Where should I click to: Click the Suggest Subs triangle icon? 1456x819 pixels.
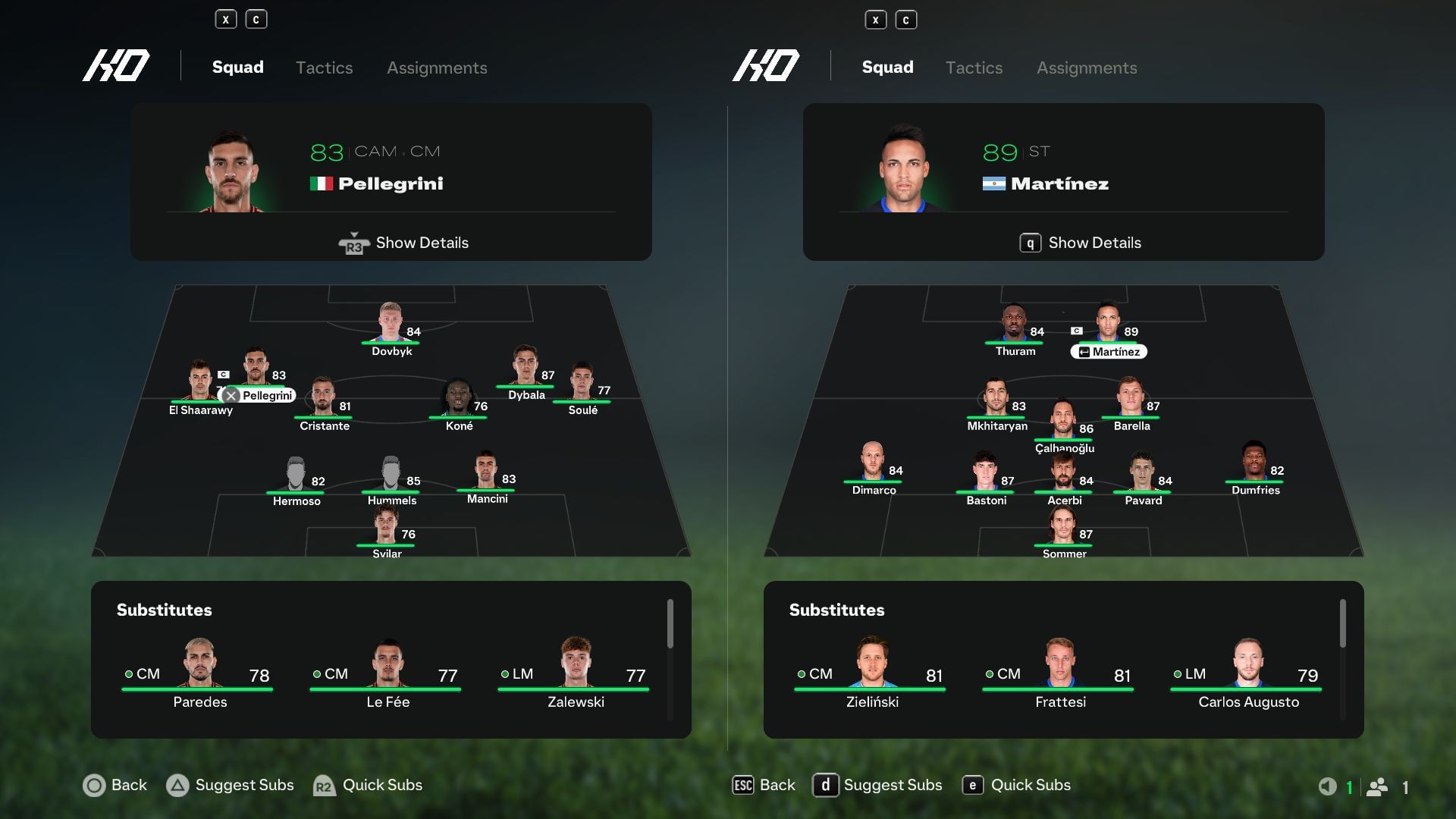tap(177, 786)
